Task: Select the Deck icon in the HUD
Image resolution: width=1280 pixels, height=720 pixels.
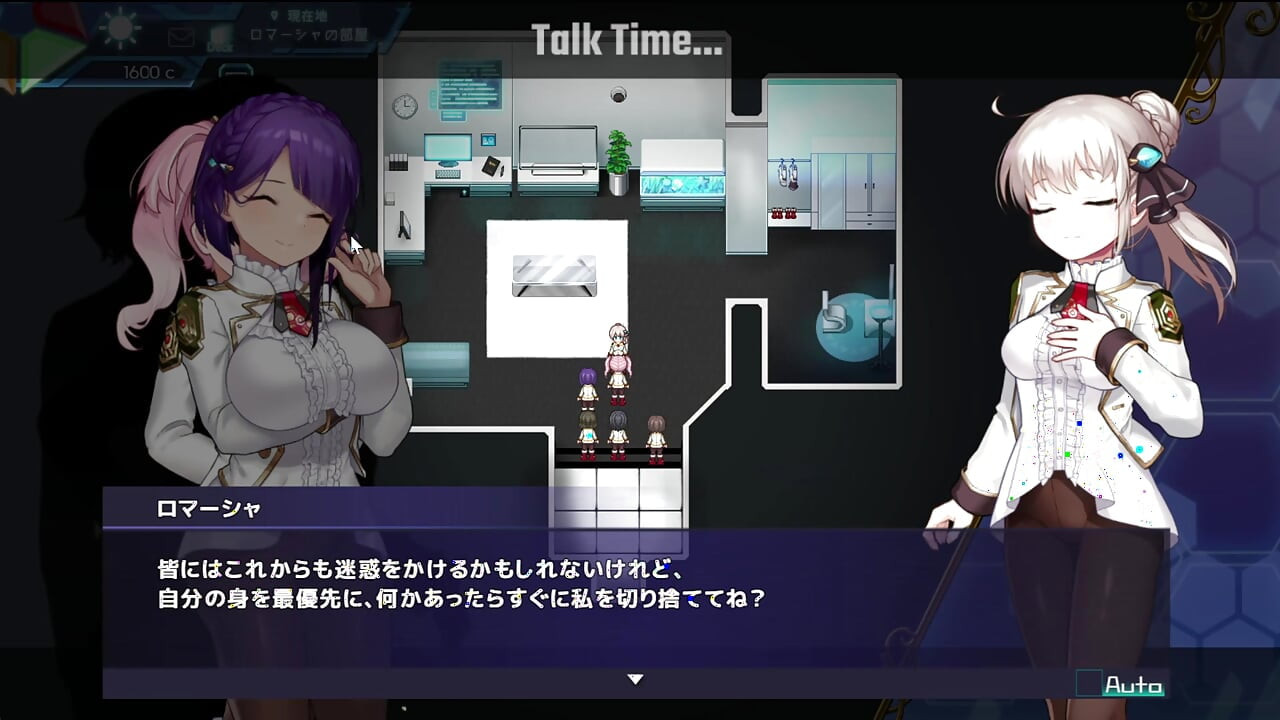Action: point(222,38)
